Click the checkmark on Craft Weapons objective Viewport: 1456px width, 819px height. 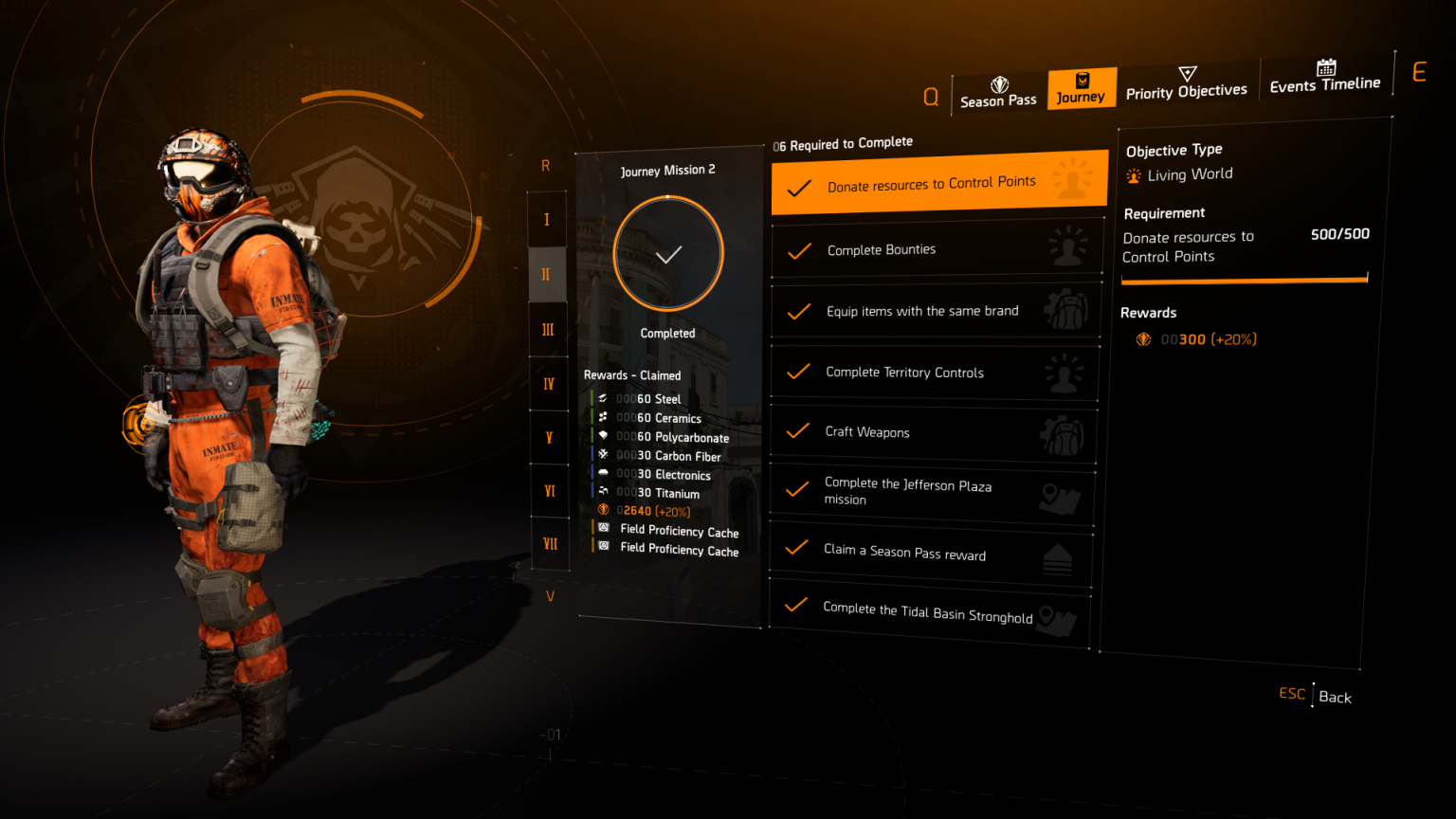click(797, 432)
